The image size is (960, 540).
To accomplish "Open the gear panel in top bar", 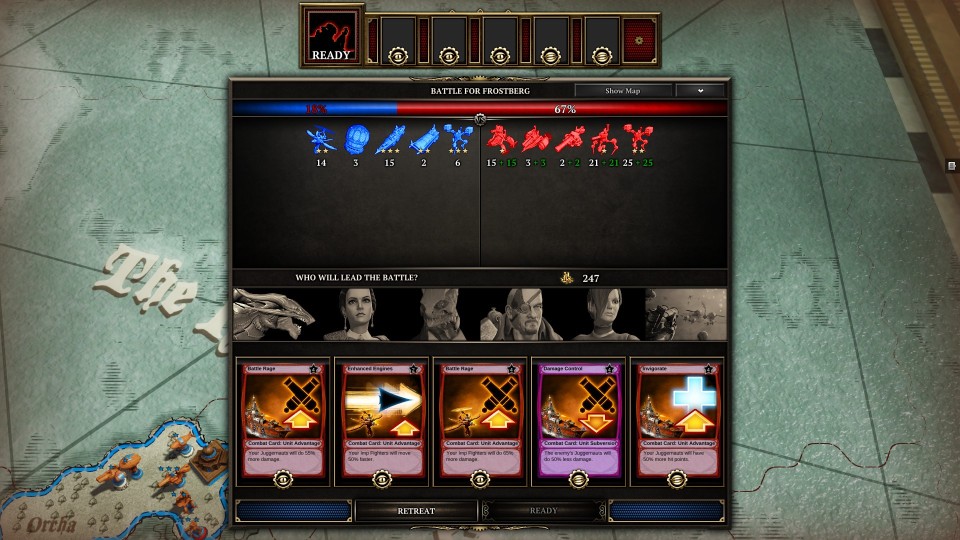I will [x=639, y=39].
